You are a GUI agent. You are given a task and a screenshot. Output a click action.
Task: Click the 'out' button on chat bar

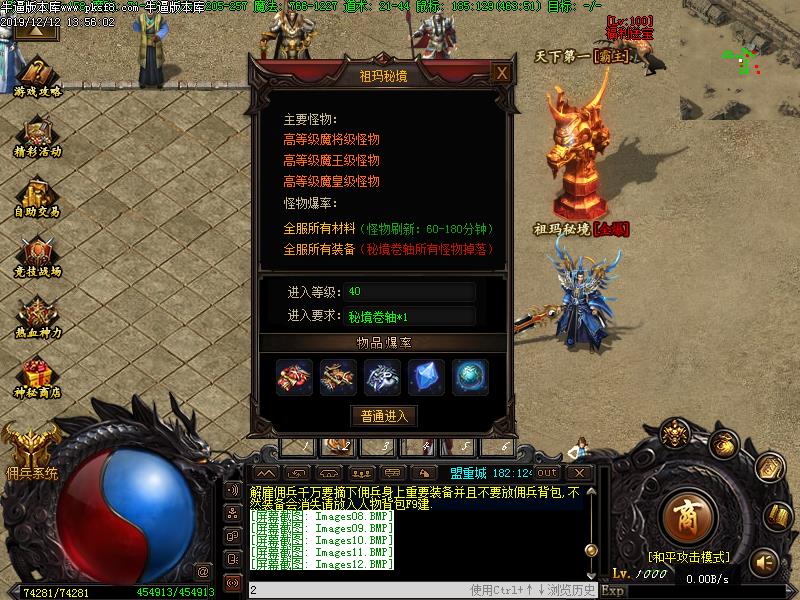click(x=547, y=472)
